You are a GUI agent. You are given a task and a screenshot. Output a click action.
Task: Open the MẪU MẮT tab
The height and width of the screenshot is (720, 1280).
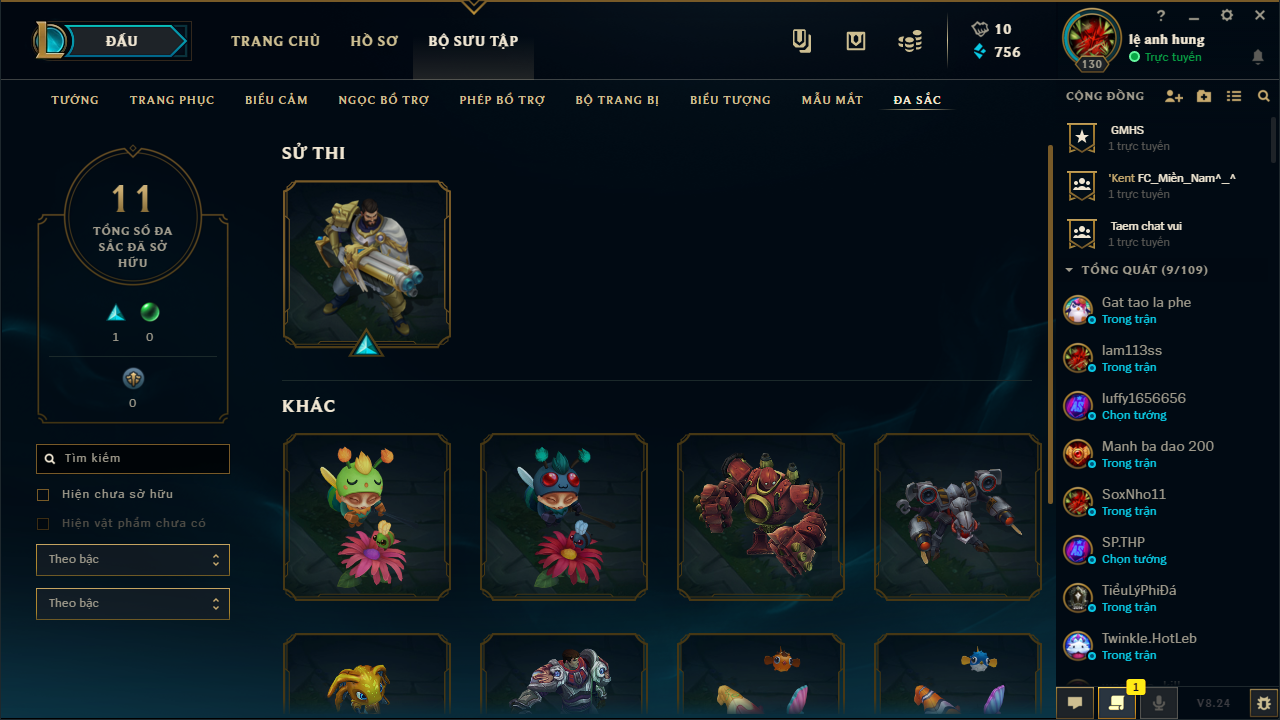(x=832, y=100)
